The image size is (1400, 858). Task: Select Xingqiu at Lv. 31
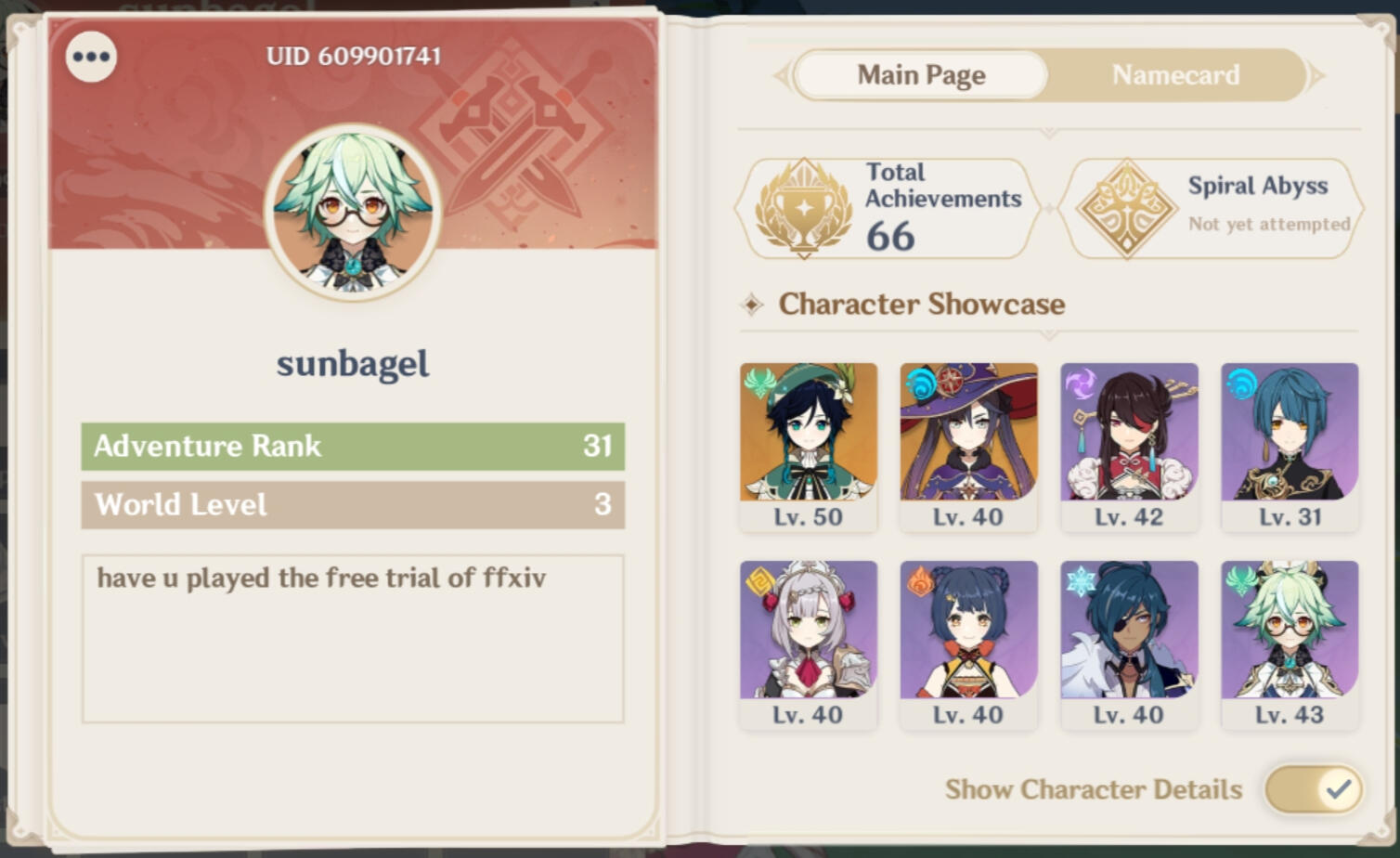pyautogui.click(x=1290, y=446)
